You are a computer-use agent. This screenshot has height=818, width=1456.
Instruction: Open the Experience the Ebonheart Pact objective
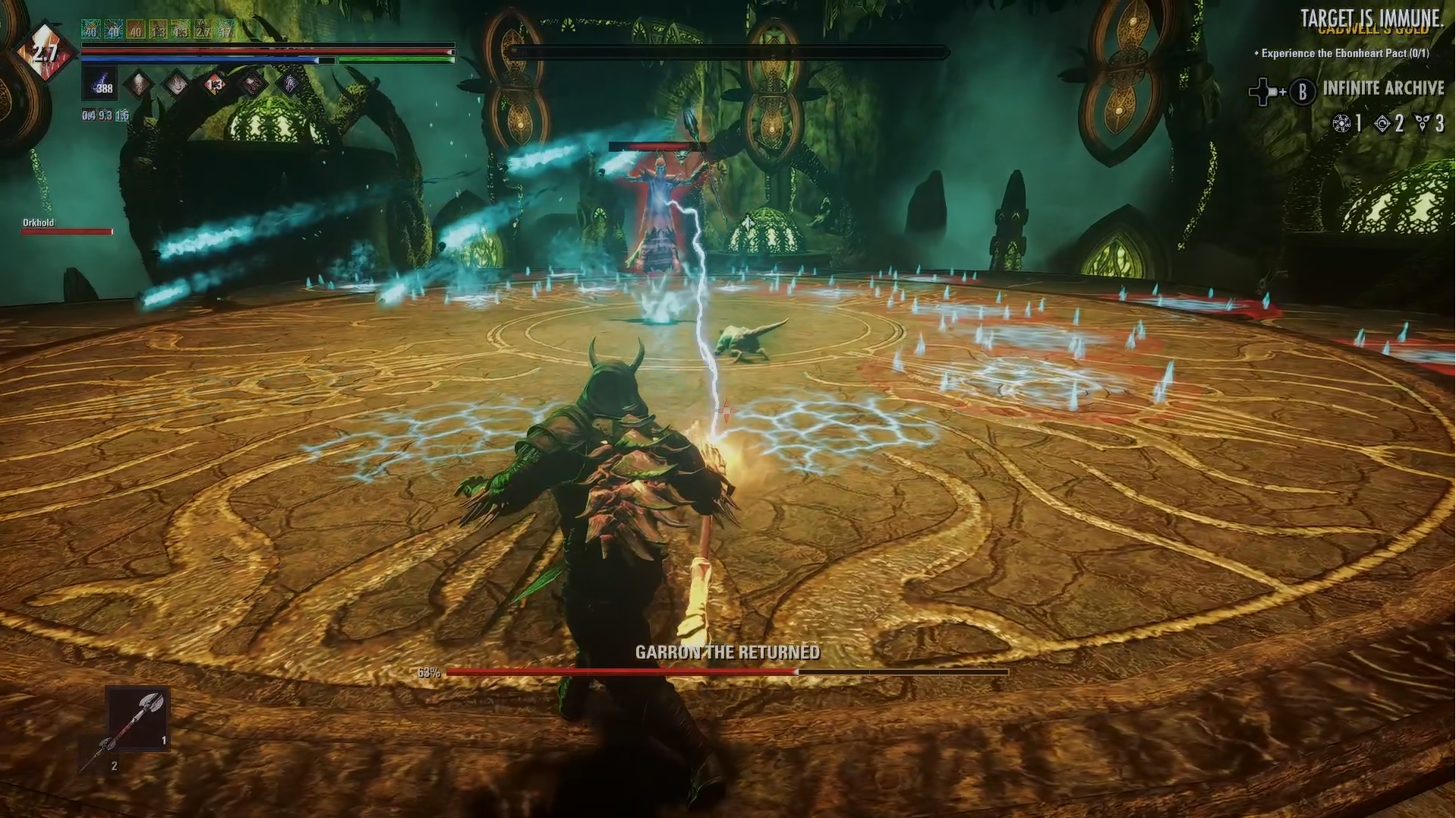point(1344,53)
